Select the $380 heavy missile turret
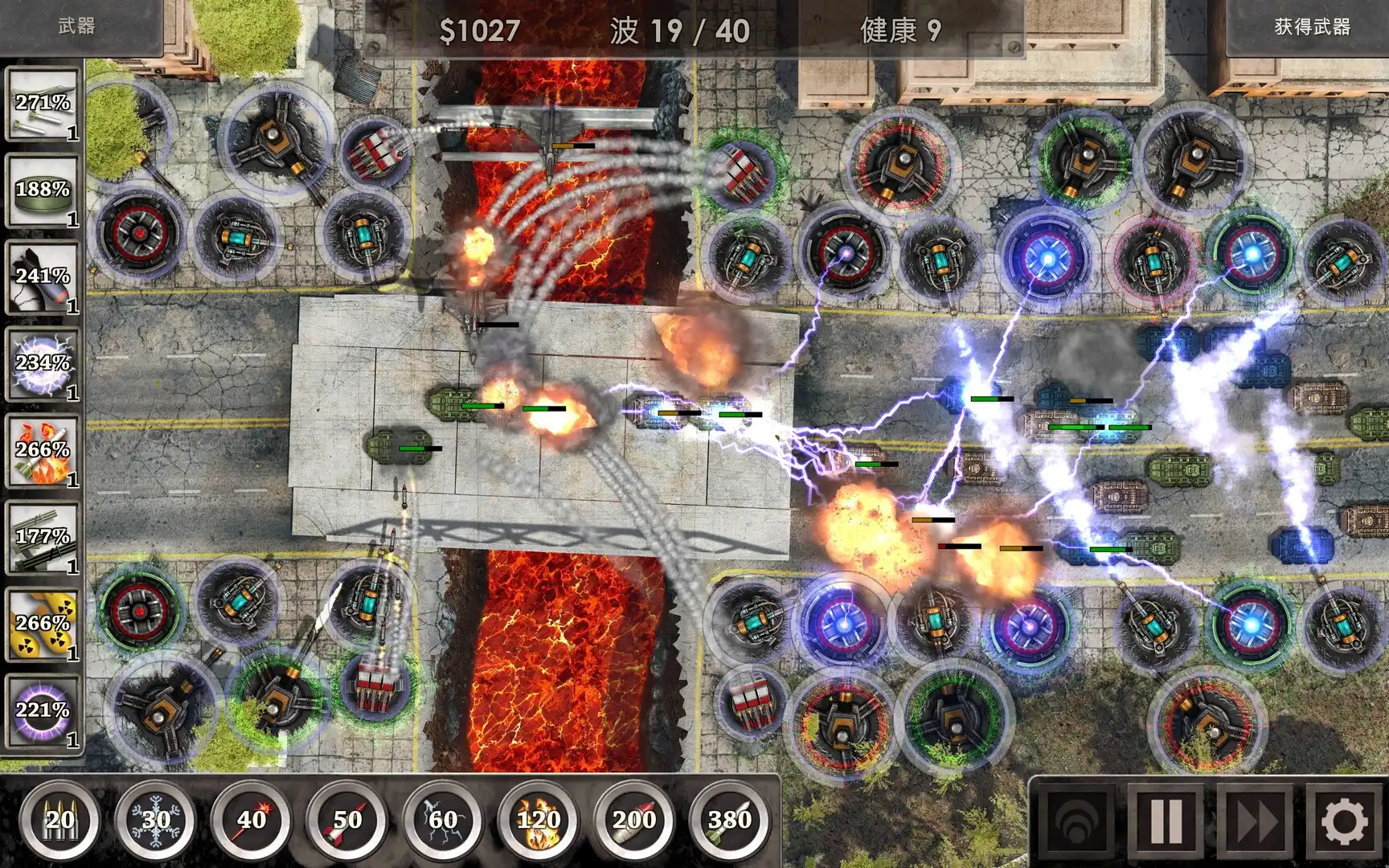Image resolution: width=1389 pixels, height=868 pixels. 727,820
